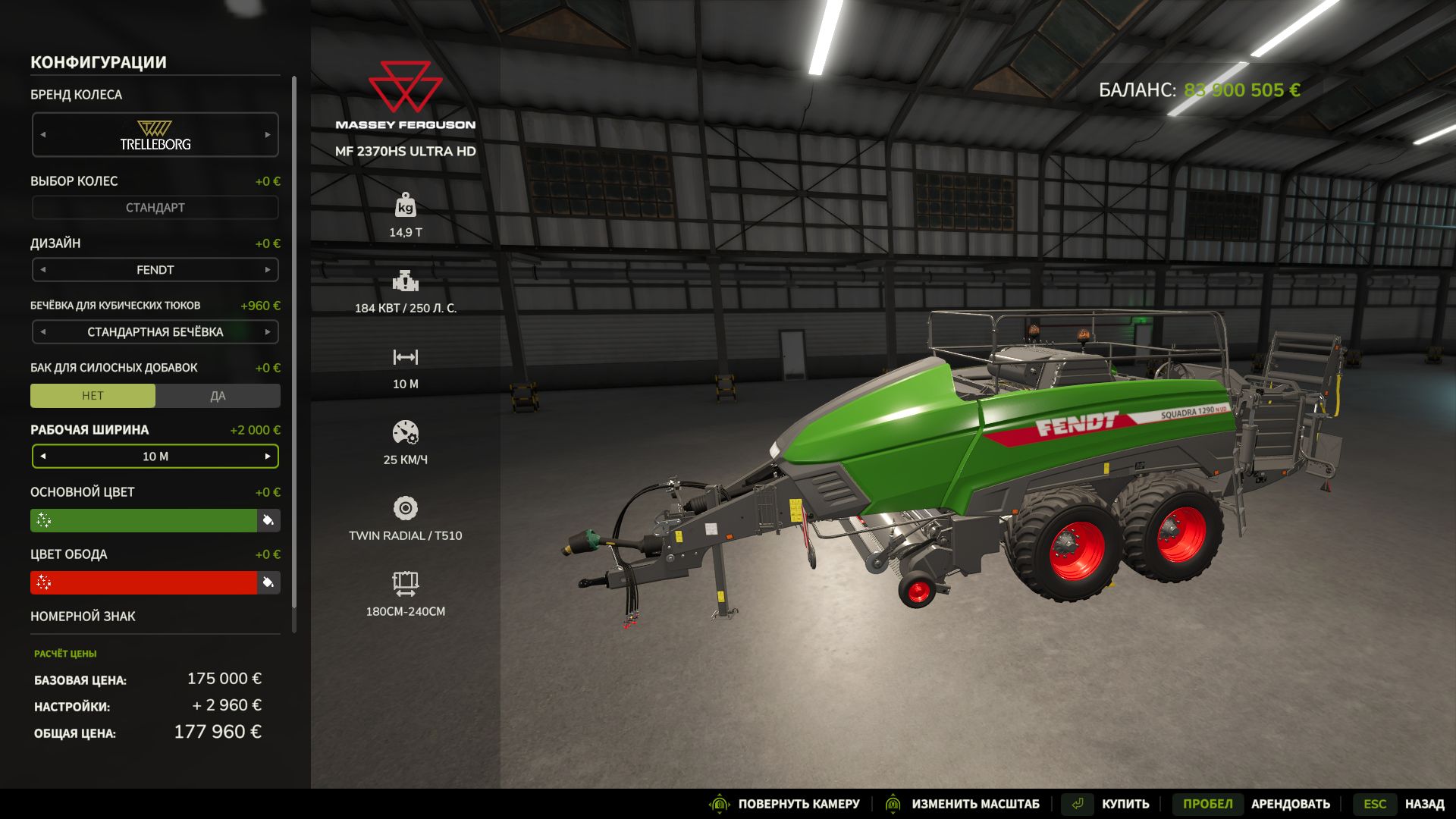This screenshot has height=819, width=1456.
Task: Choose previous twine option left arrow
Action: point(43,332)
